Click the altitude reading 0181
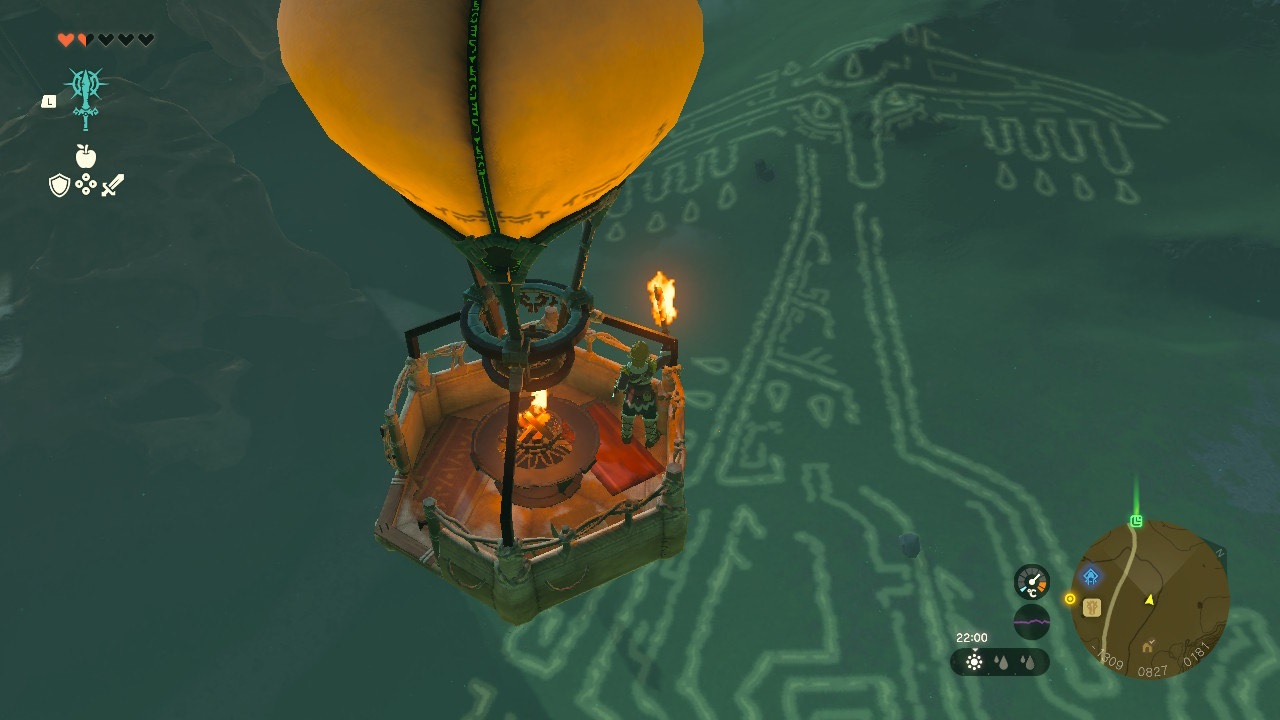This screenshot has height=720, width=1280. tap(1196, 655)
